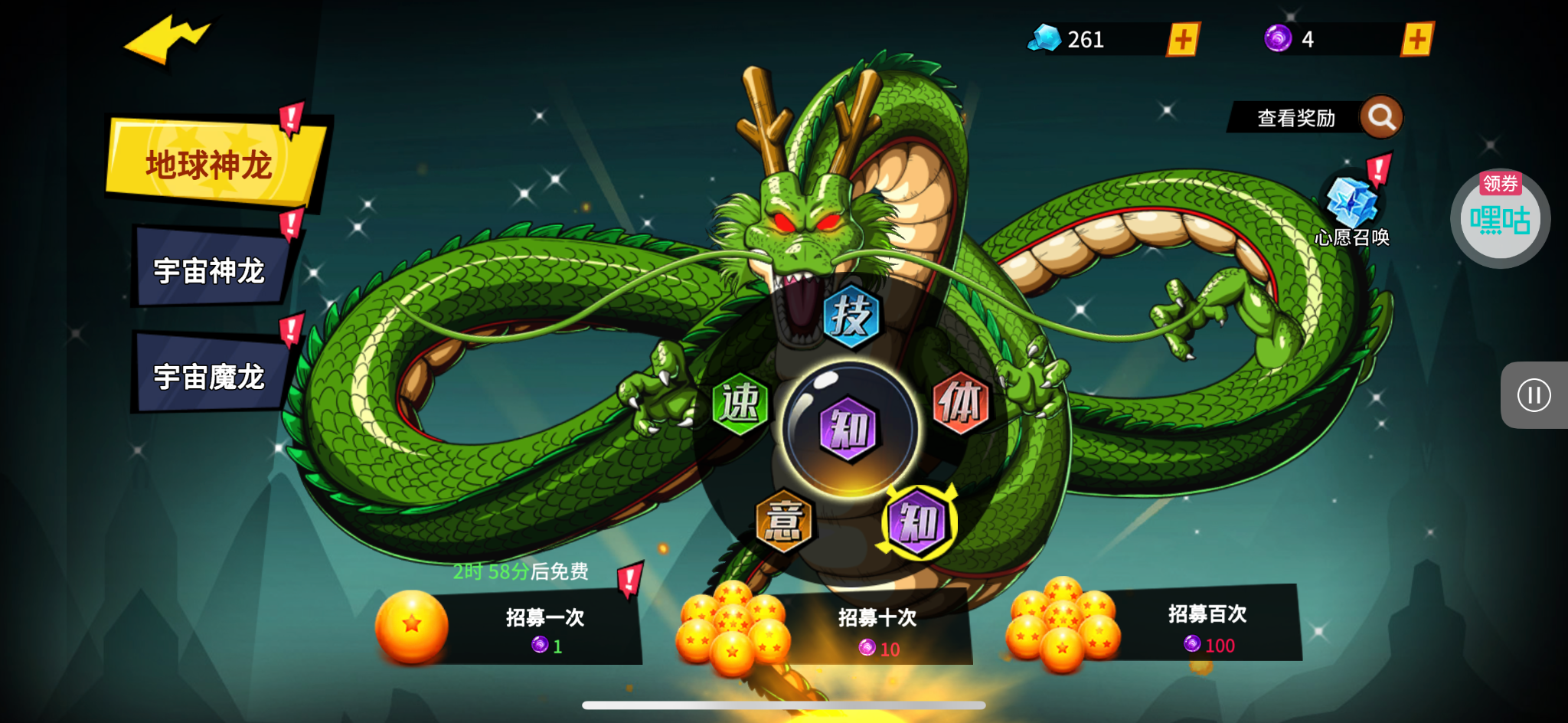Tap the central 知 crystal orb
The width and height of the screenshot is (1568, 723).
point(849,429)
